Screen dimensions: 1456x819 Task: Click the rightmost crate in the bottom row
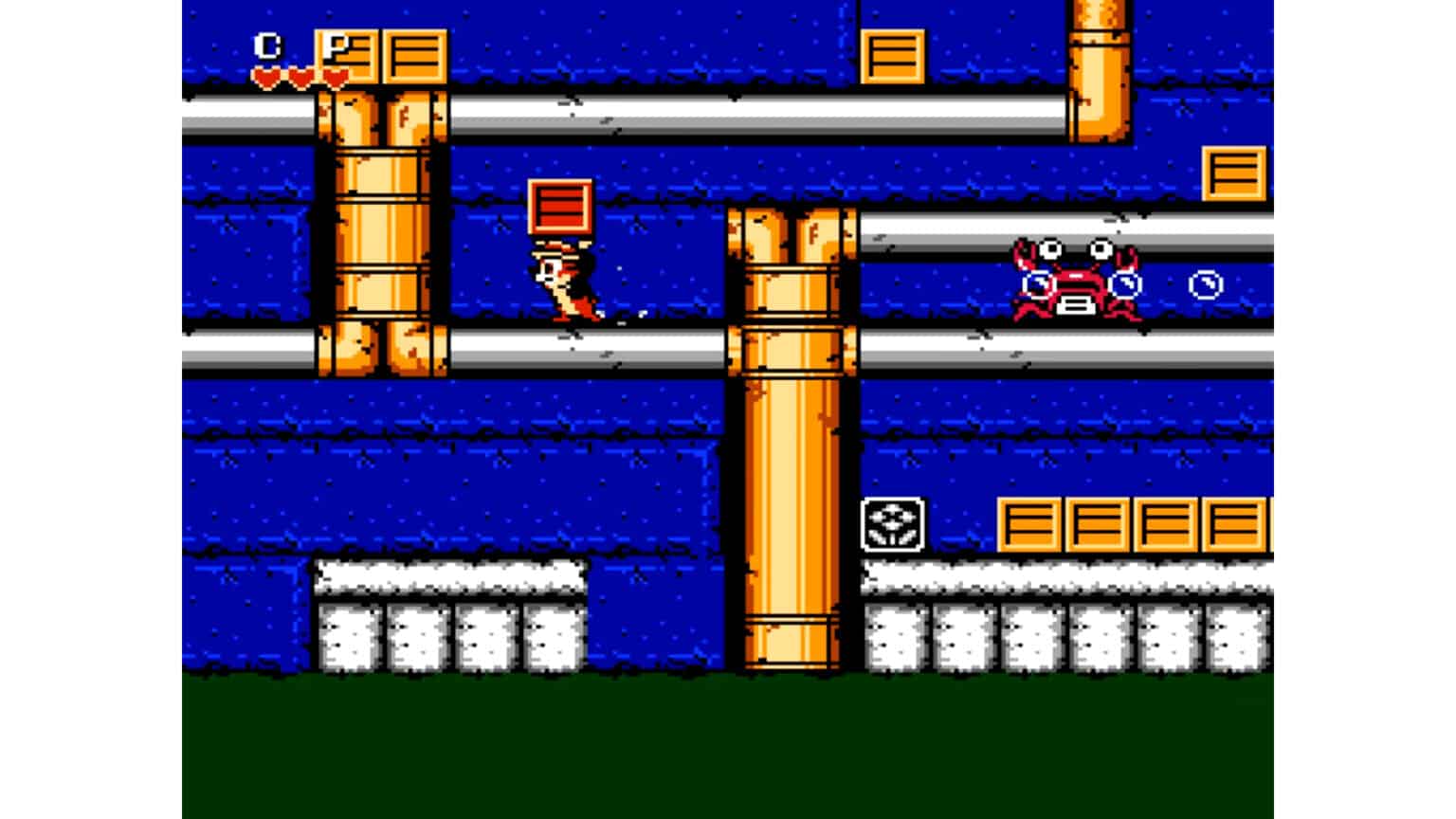click(x=1234, y=524)
